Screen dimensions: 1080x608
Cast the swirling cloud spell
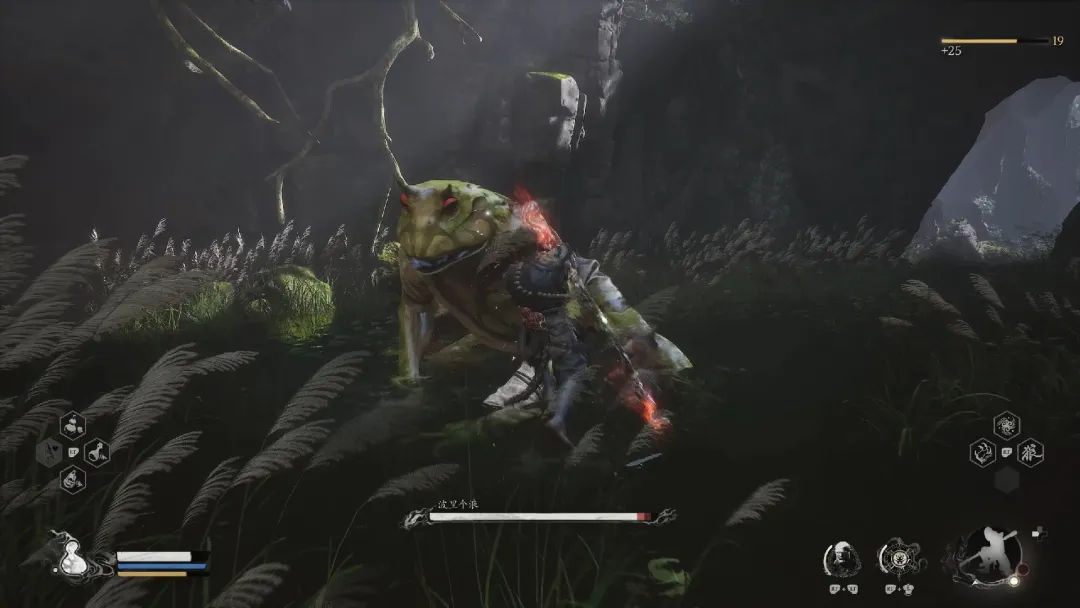click(x=1006, y=426)
